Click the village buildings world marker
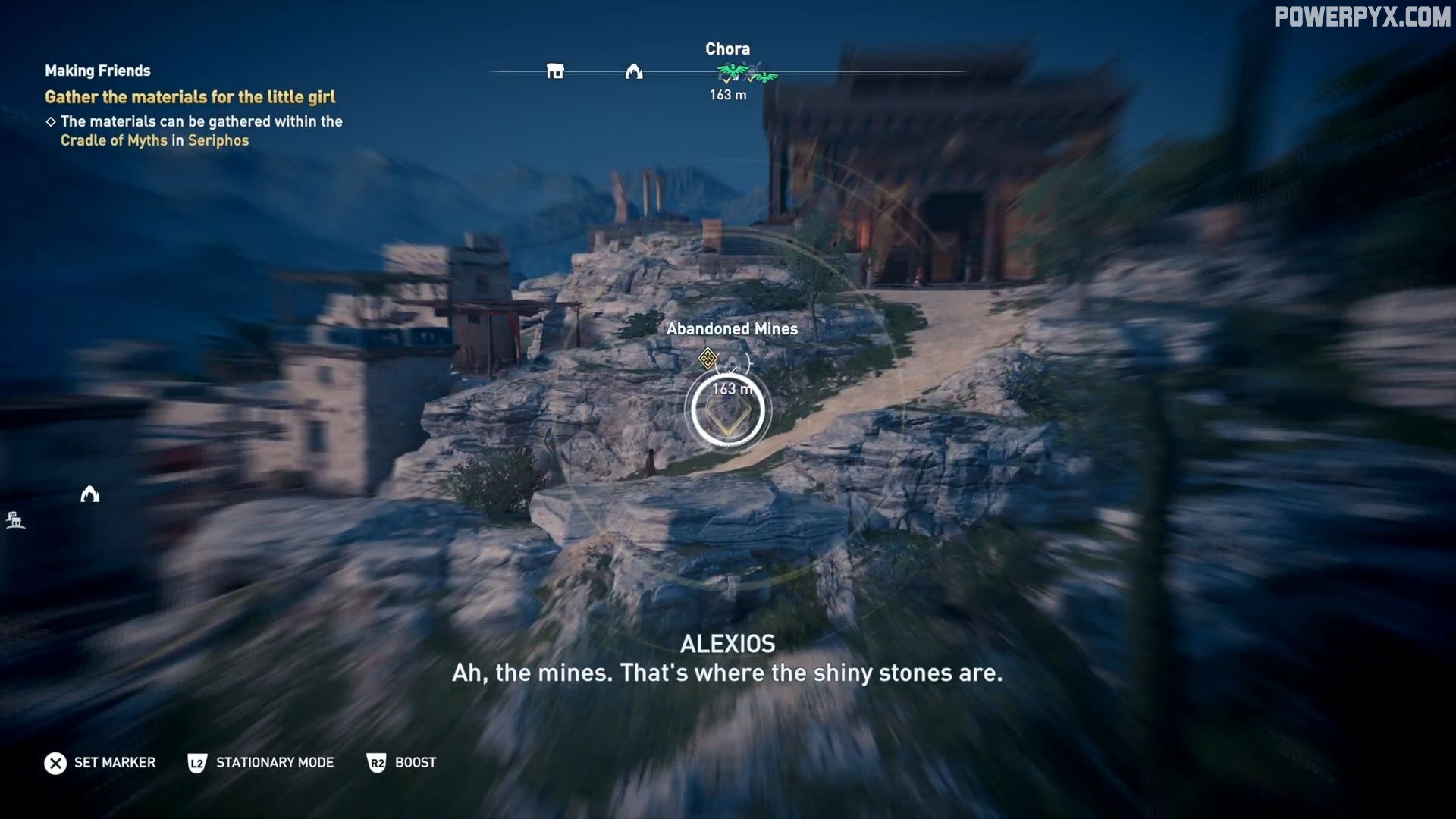 15,520
